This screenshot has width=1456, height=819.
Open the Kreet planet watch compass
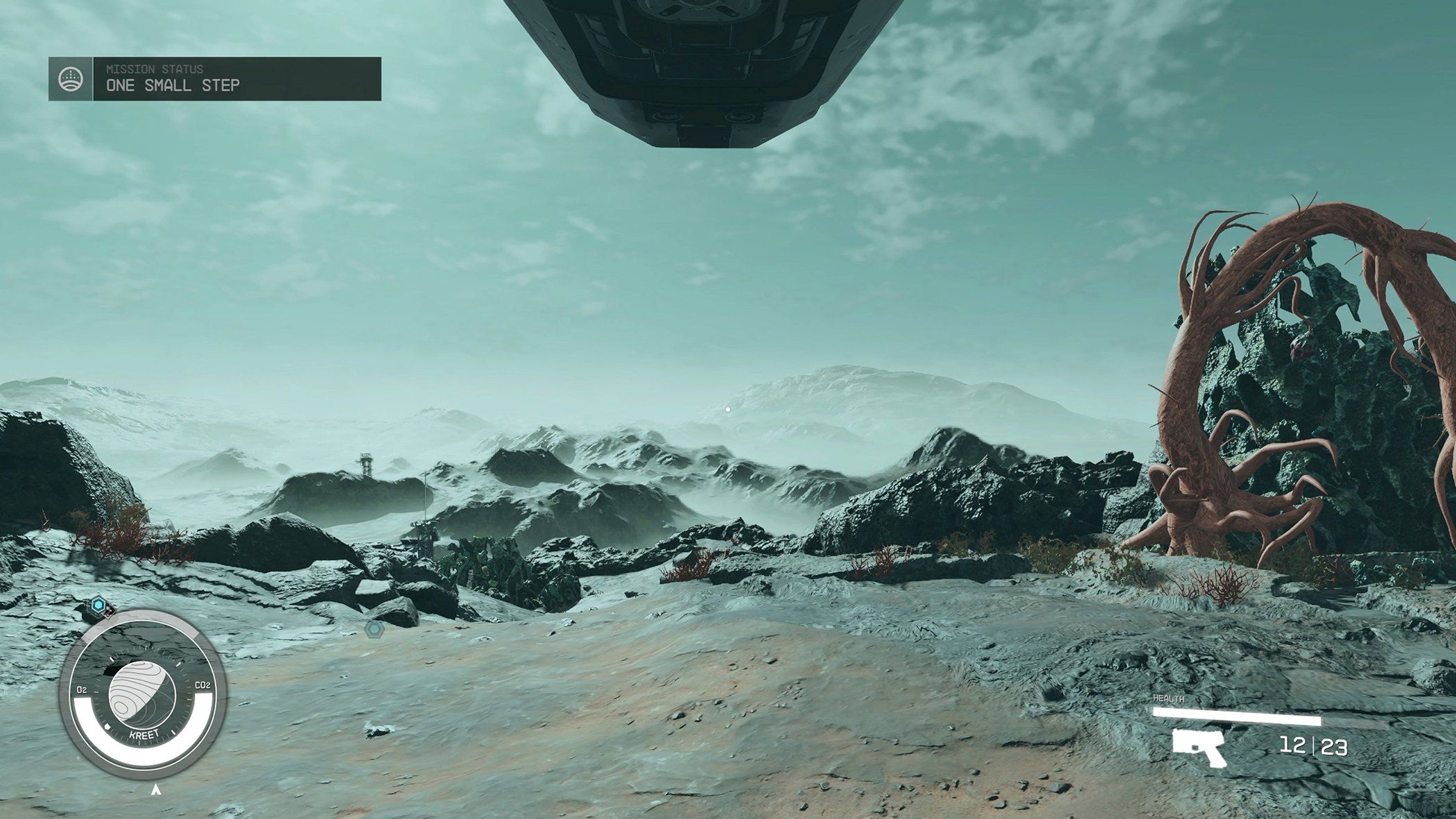(x=143, y=700)
